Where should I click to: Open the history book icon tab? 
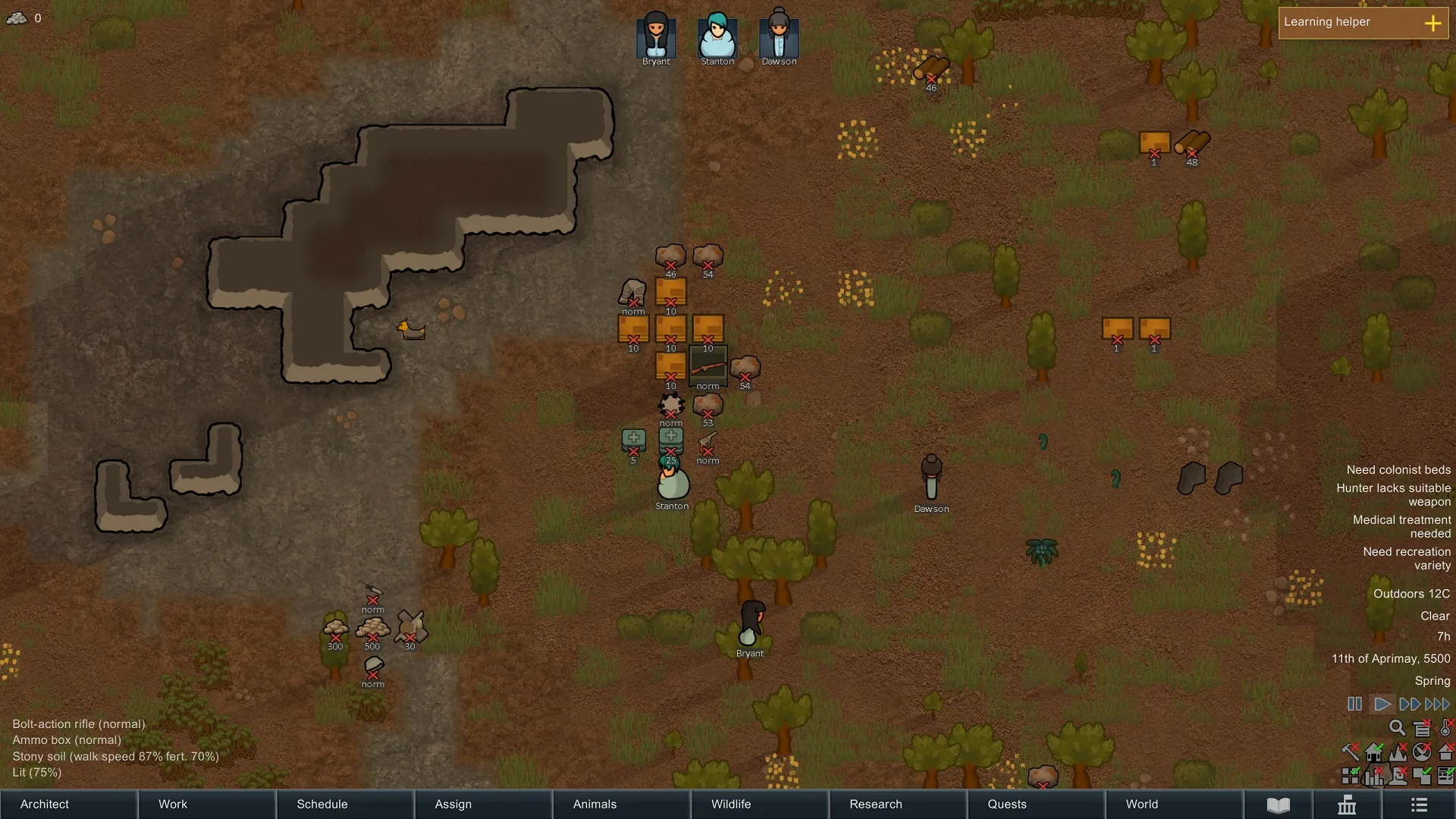[1279, 805]
